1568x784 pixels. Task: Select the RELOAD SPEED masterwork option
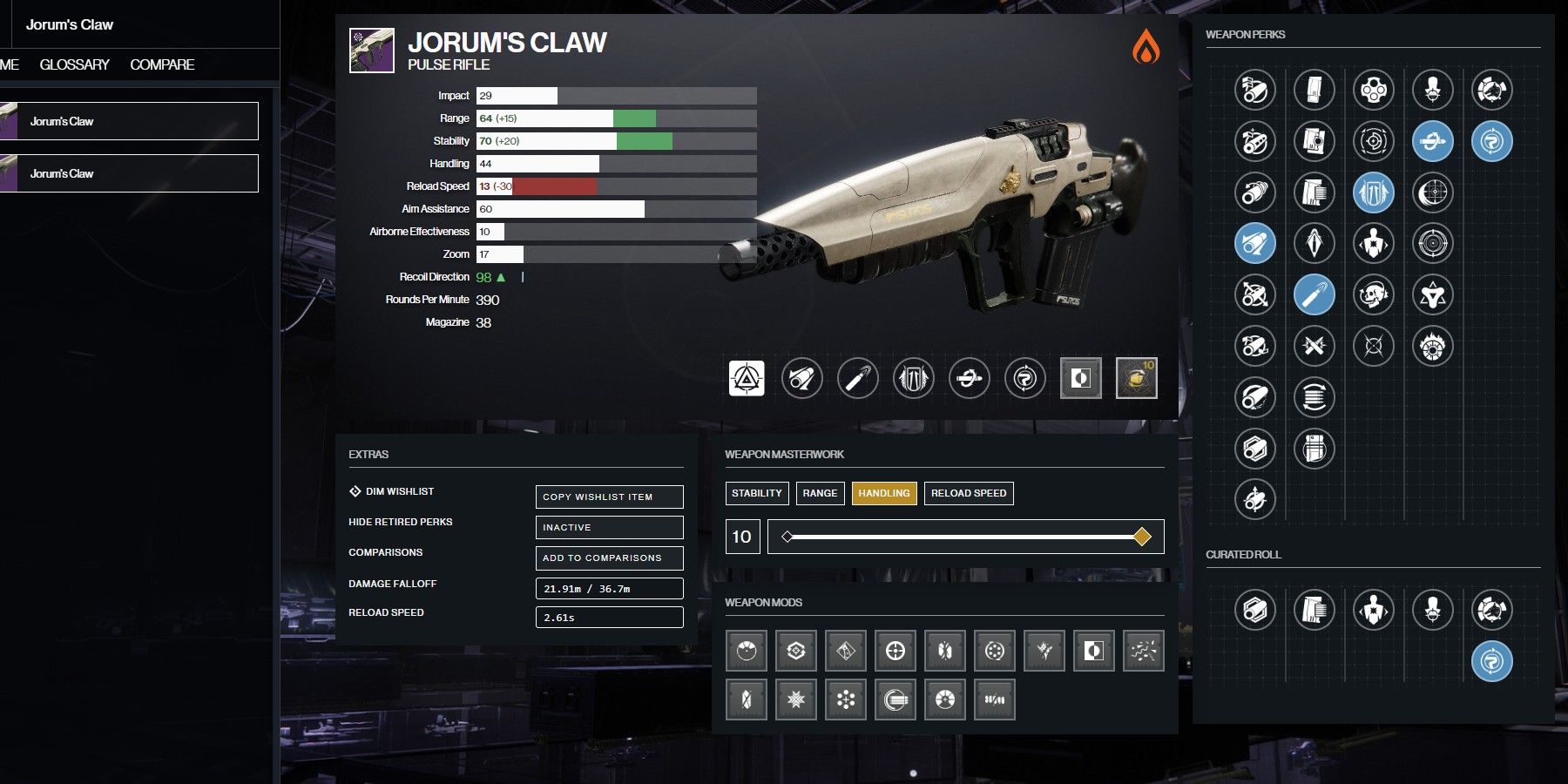pyautogui.click(x=968, y=493)
